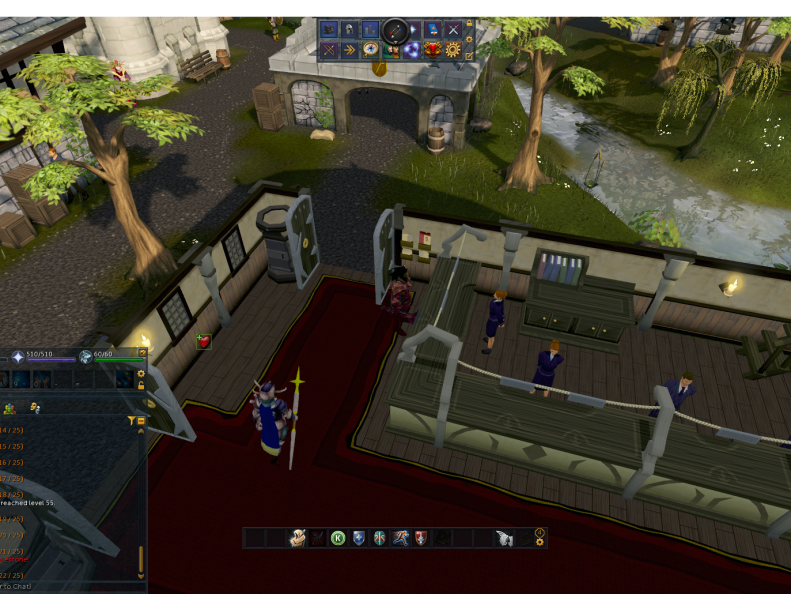The image size is (791, 594).
Task: Minimize the chat window panel
Action: click(141, 422)
